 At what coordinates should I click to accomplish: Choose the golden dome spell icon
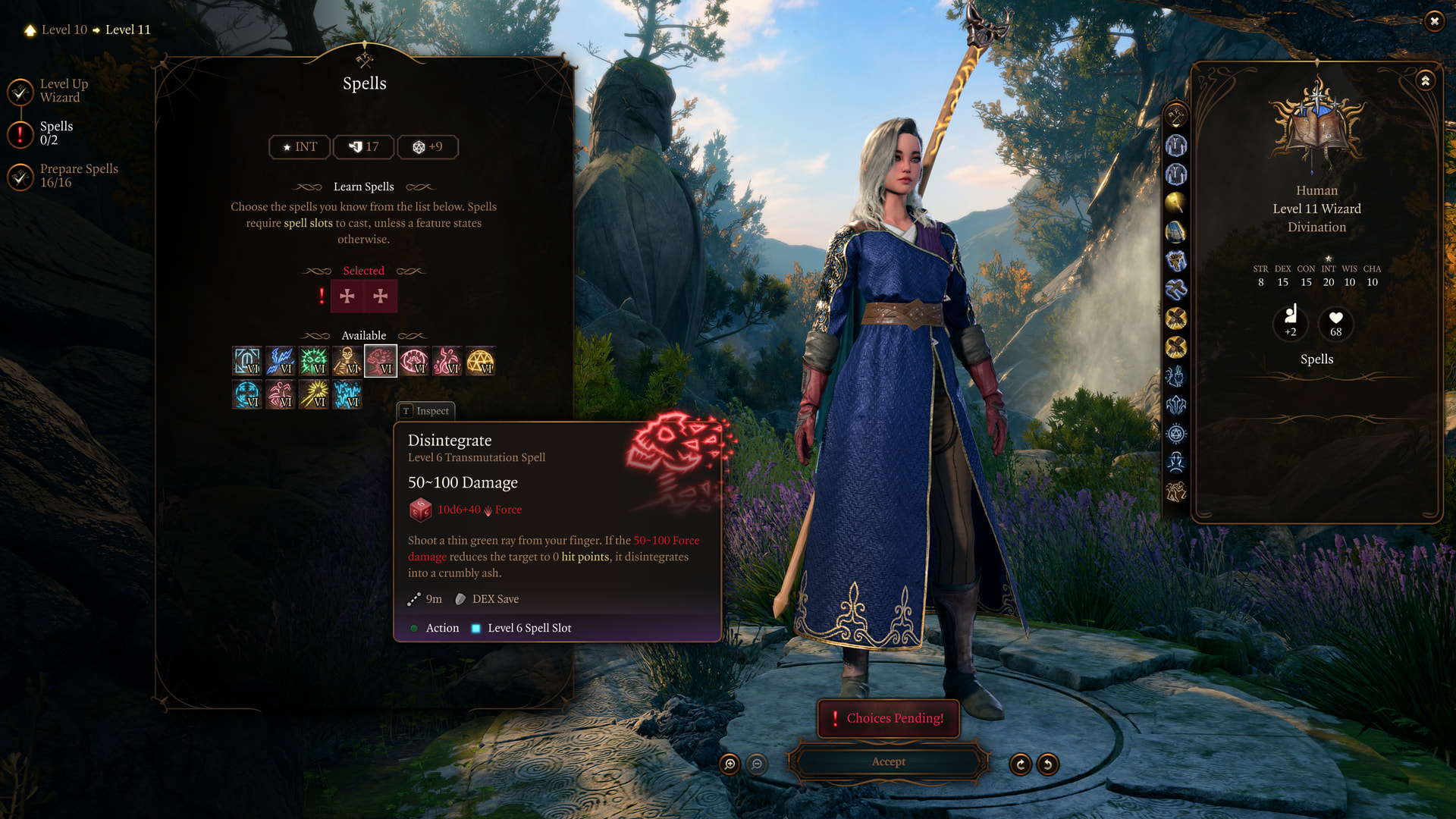(481, 361)
